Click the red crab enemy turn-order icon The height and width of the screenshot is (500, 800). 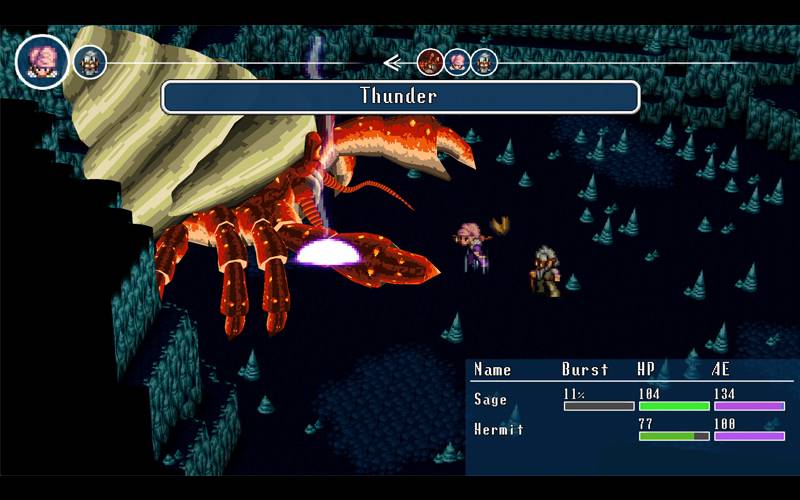(430, 62)
